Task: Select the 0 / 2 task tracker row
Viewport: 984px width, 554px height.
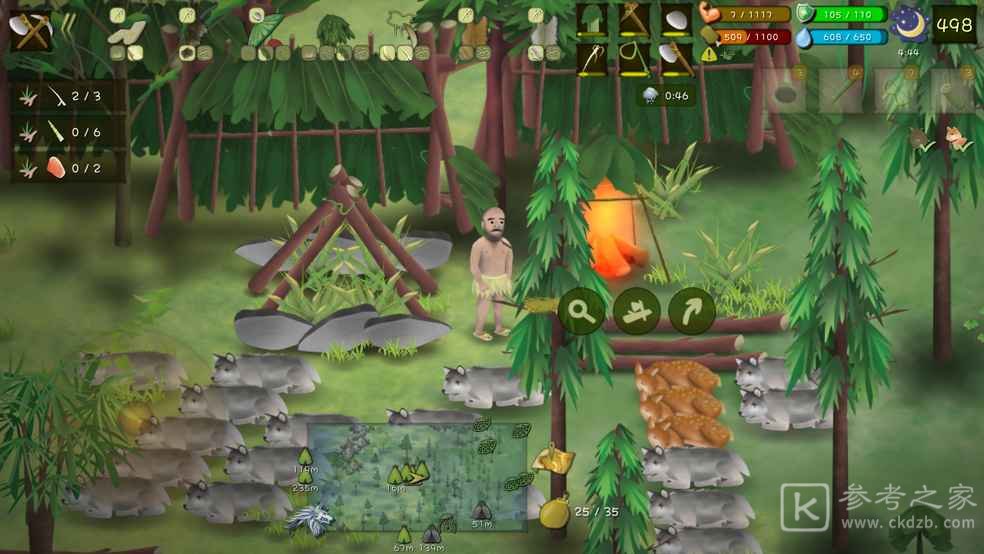Action: pos(68,167)
